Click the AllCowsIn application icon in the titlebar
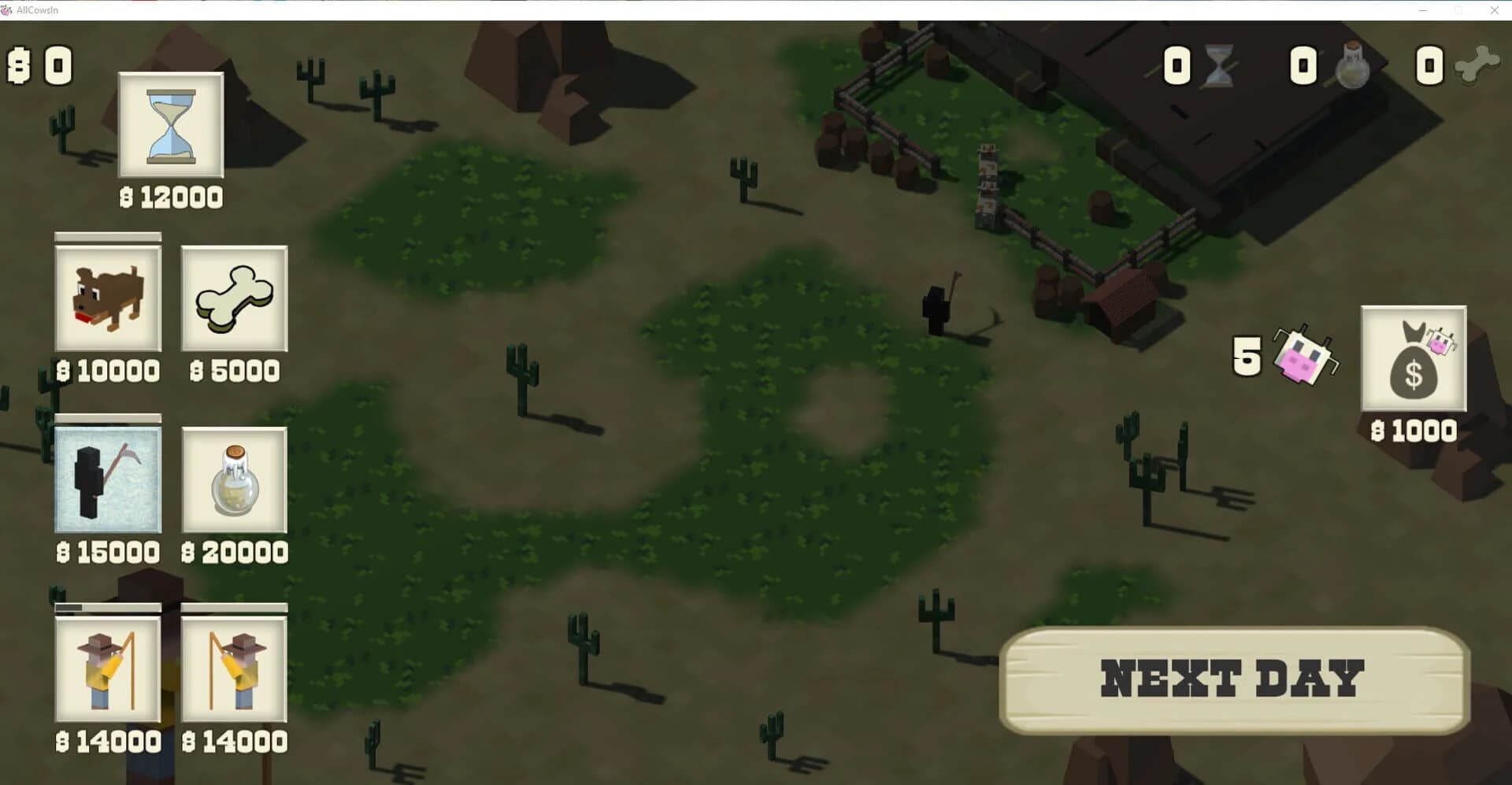 point(8,9)
